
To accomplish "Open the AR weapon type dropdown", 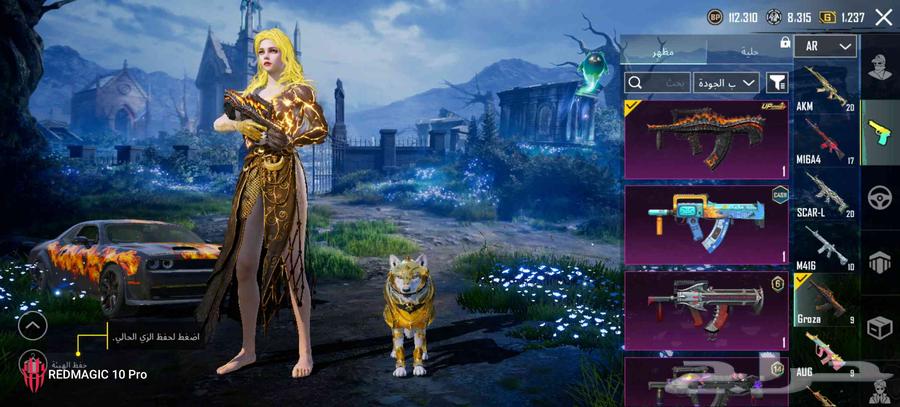I will 829,46.
